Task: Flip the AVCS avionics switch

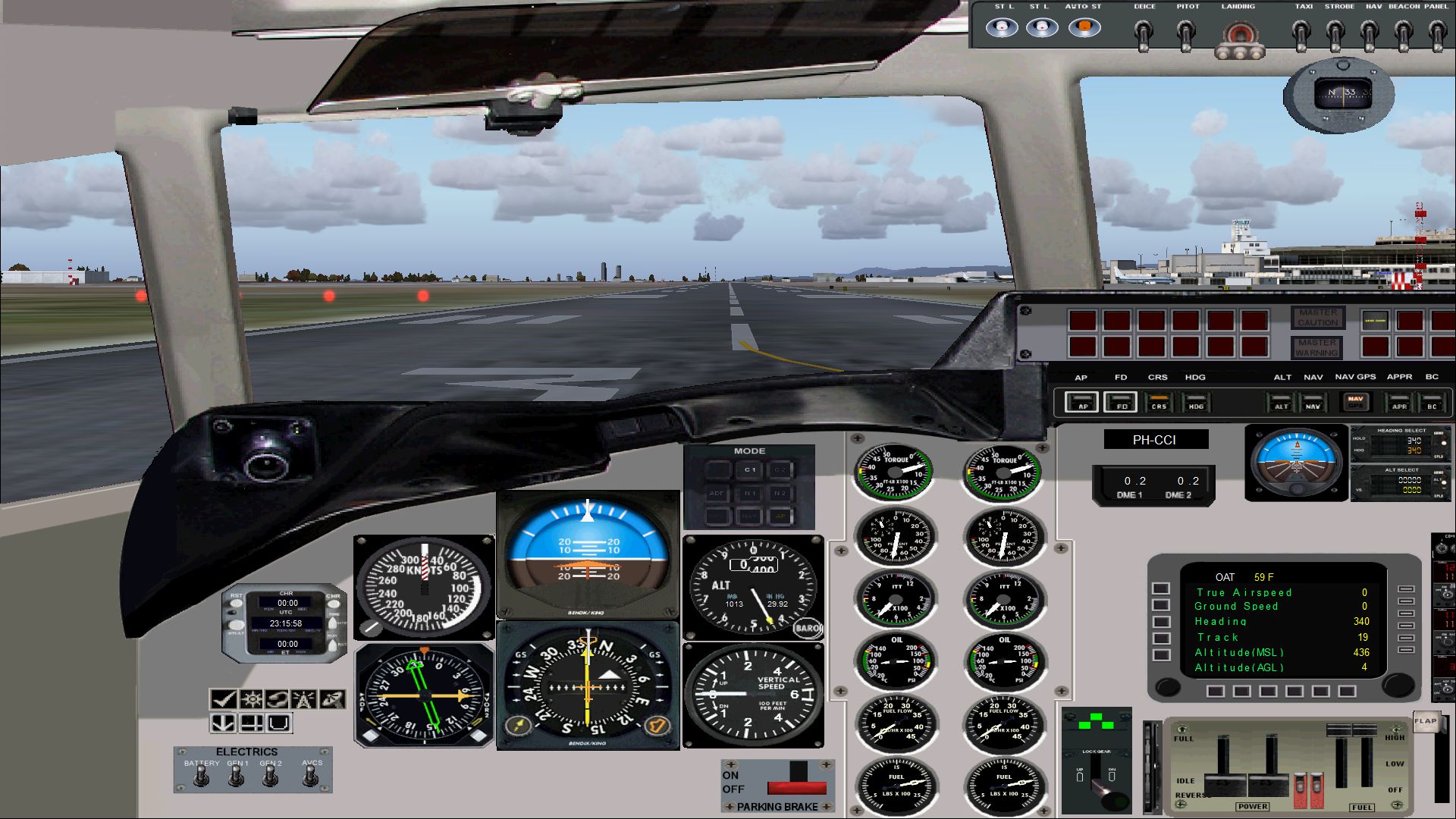Action: pos(311,777)
